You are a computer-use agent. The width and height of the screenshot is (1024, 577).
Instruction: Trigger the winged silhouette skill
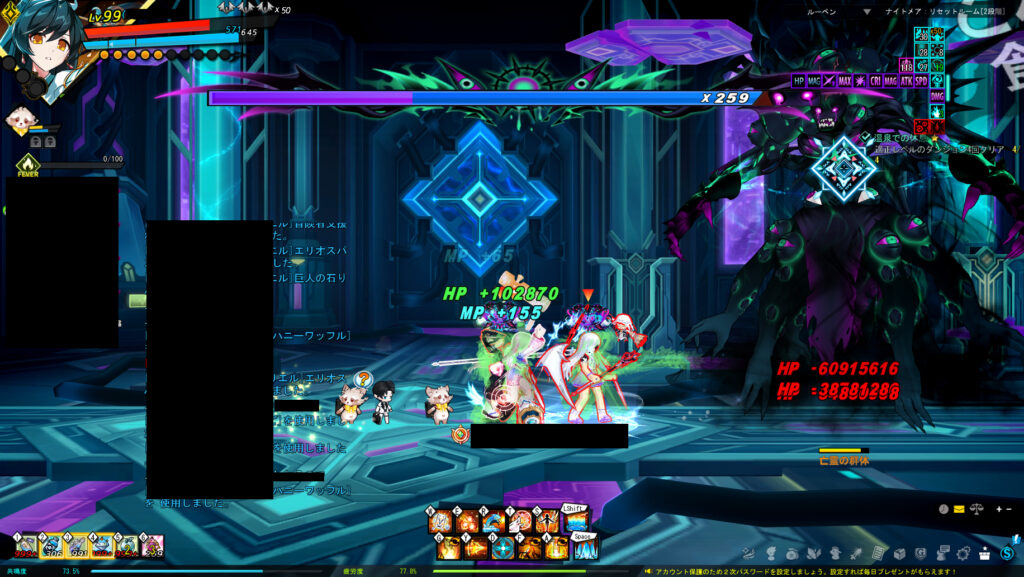click(x=547, y=523)
